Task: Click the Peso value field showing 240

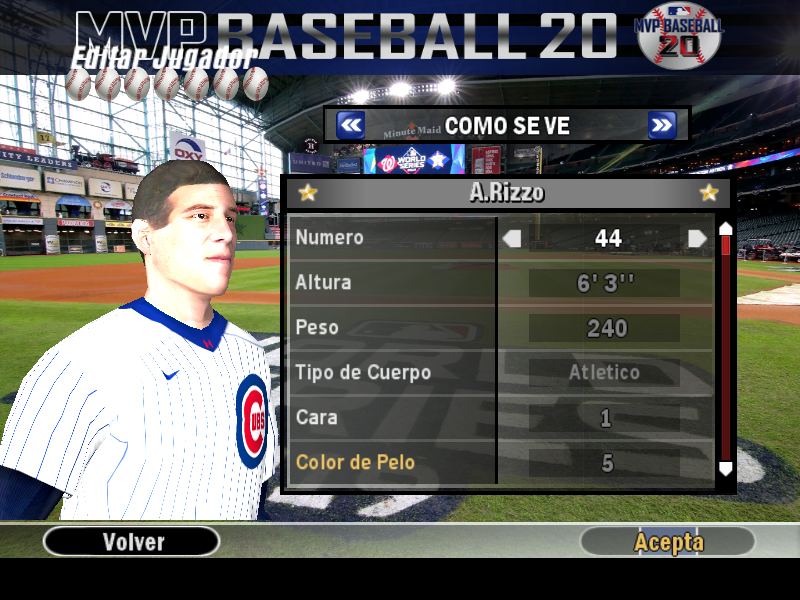Action: click(605, 328)
